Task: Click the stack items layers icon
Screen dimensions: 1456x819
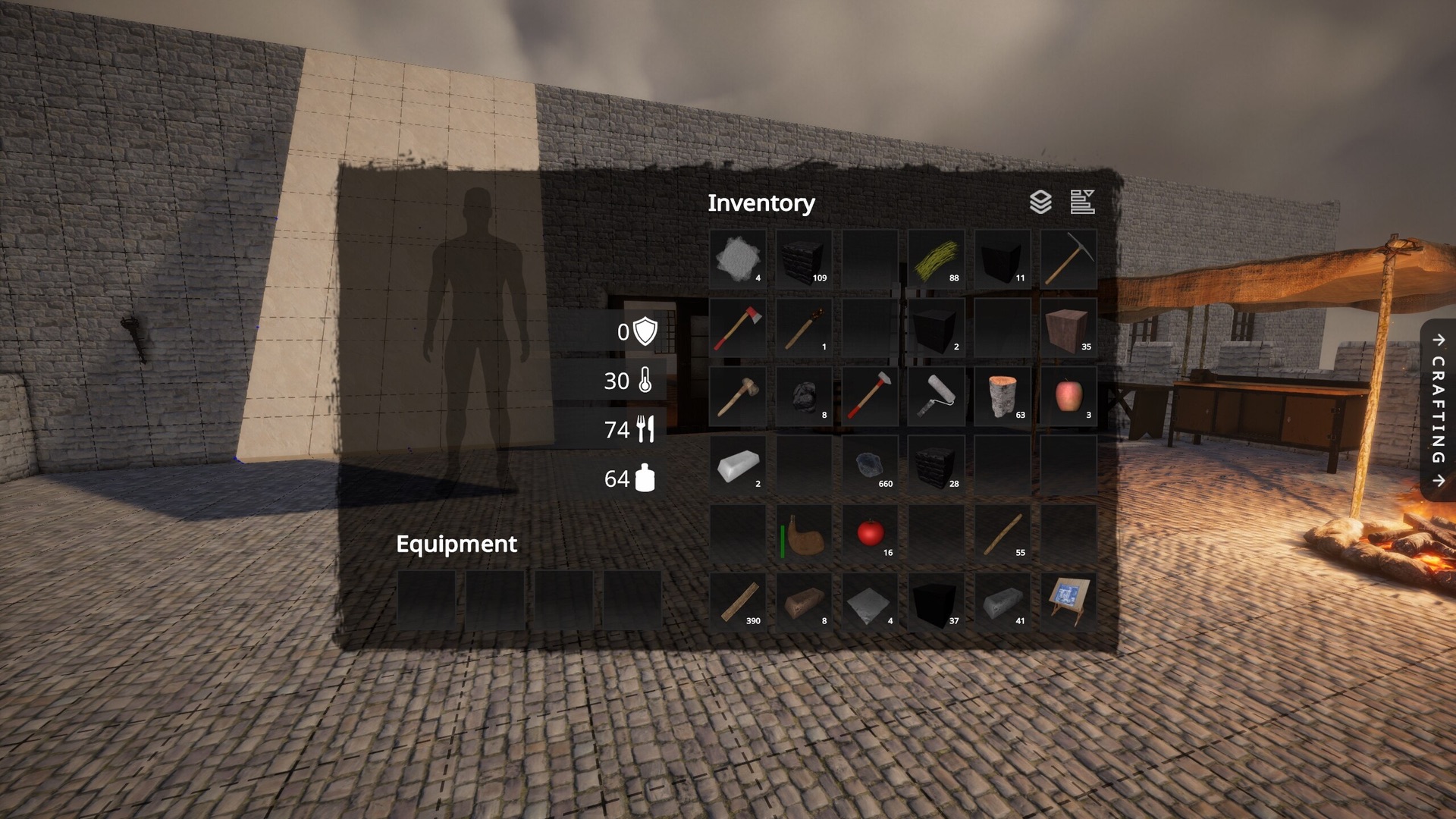Action: 1040,202
